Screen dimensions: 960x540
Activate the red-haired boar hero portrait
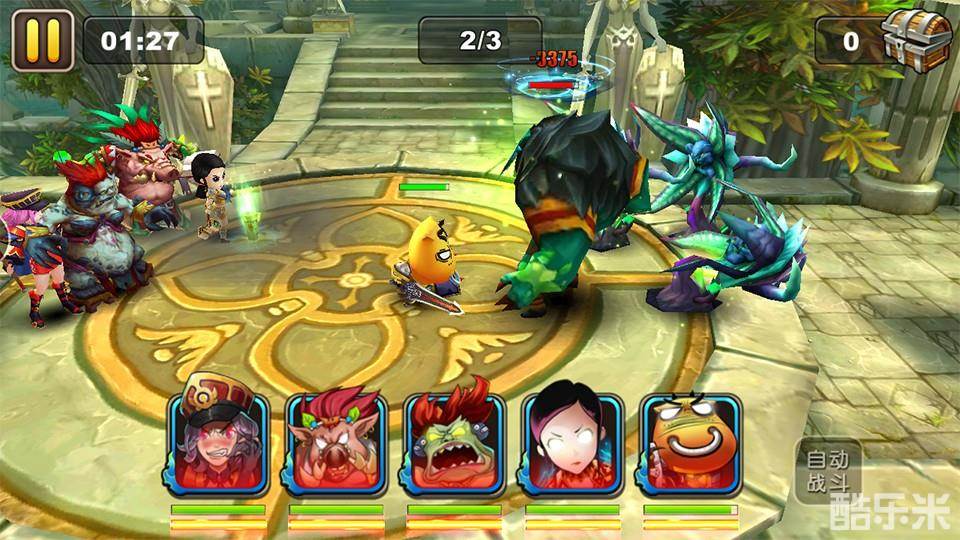(x=335, y=443)
